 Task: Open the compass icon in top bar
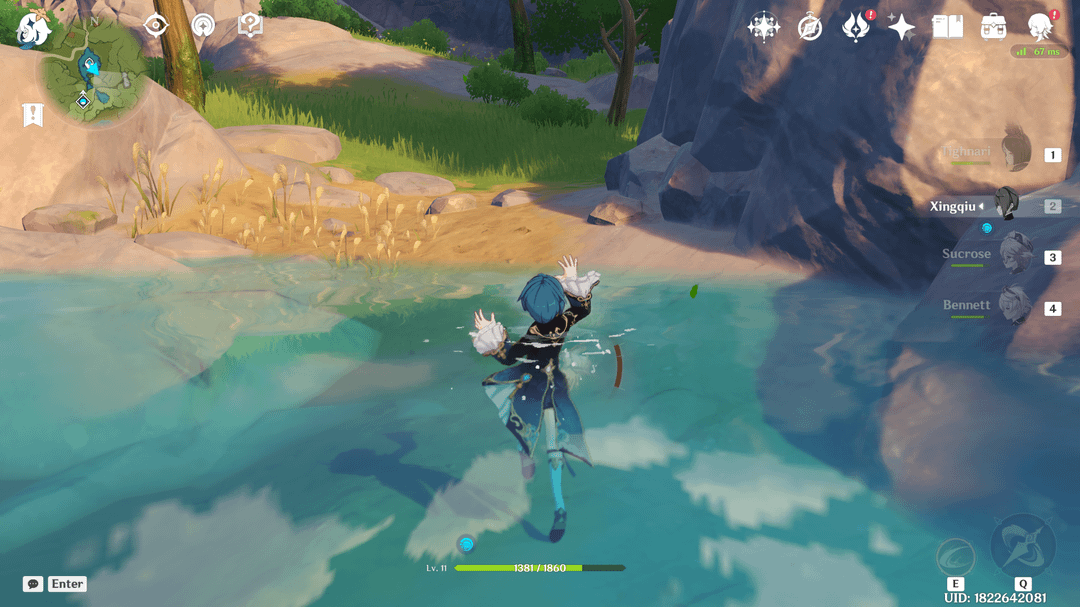(x=810, y=28)
